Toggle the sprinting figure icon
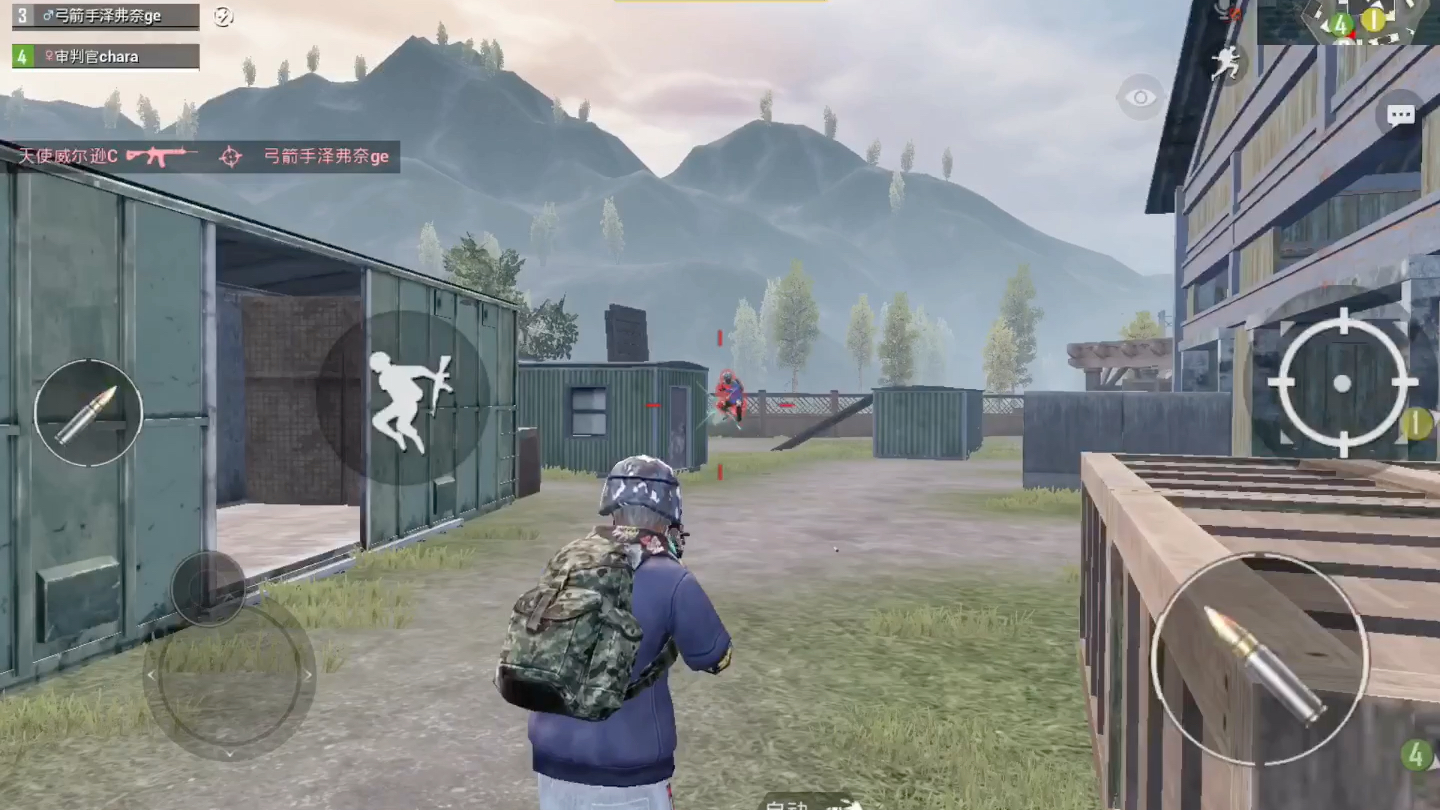 (x=1226, y=64)
